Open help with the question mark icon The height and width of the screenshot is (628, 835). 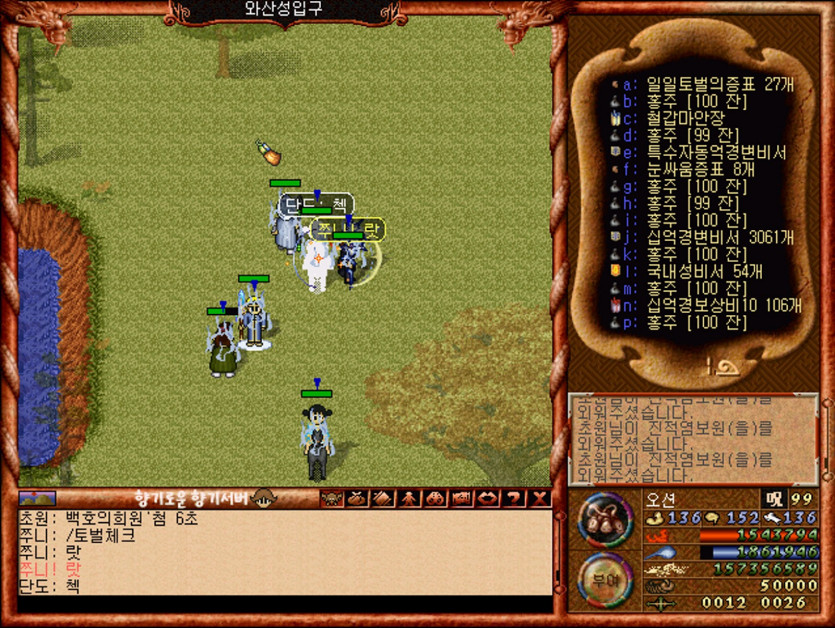click(x=514, y=497)
